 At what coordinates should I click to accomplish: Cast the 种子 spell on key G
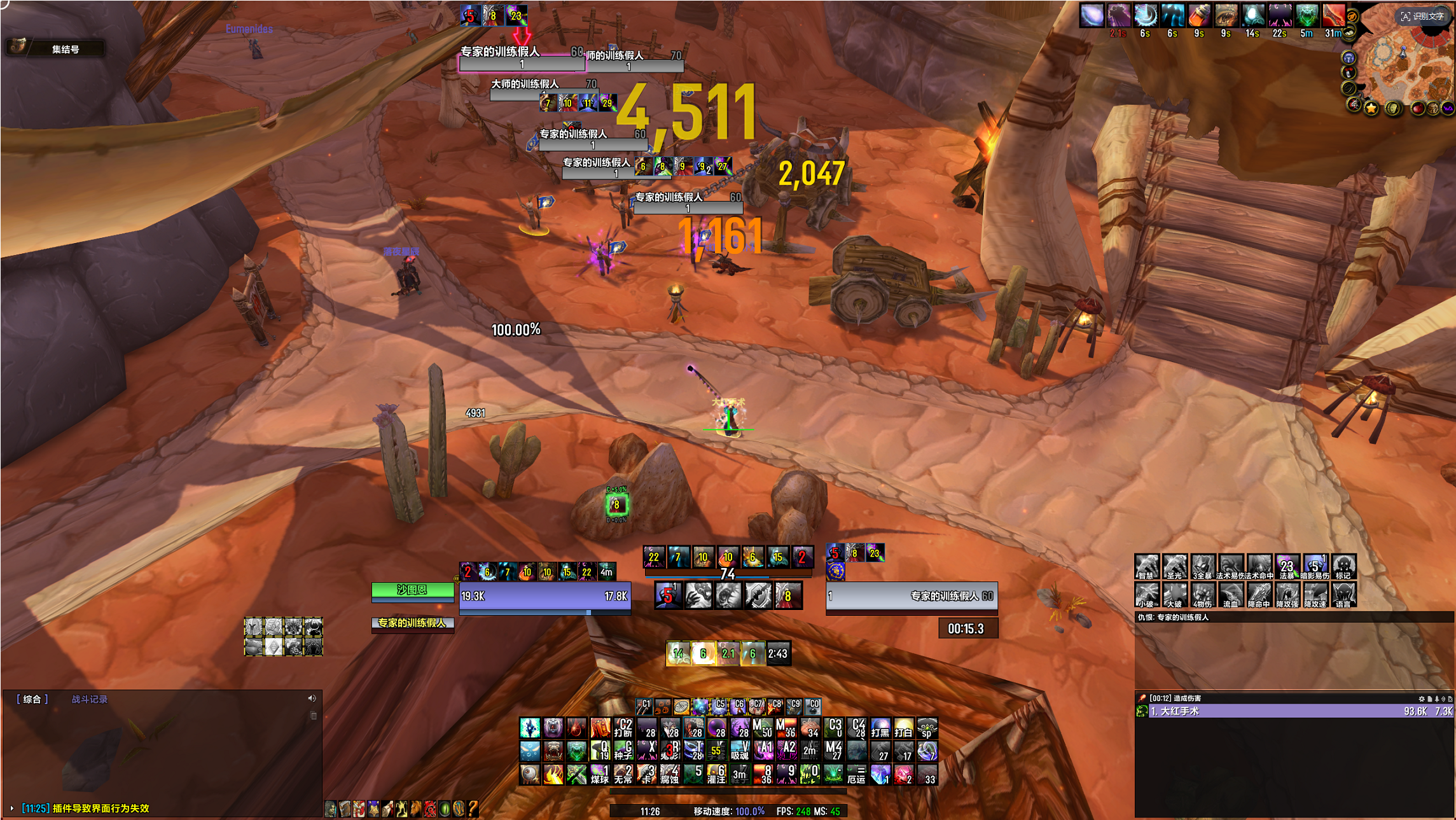(x=623, y=751)
